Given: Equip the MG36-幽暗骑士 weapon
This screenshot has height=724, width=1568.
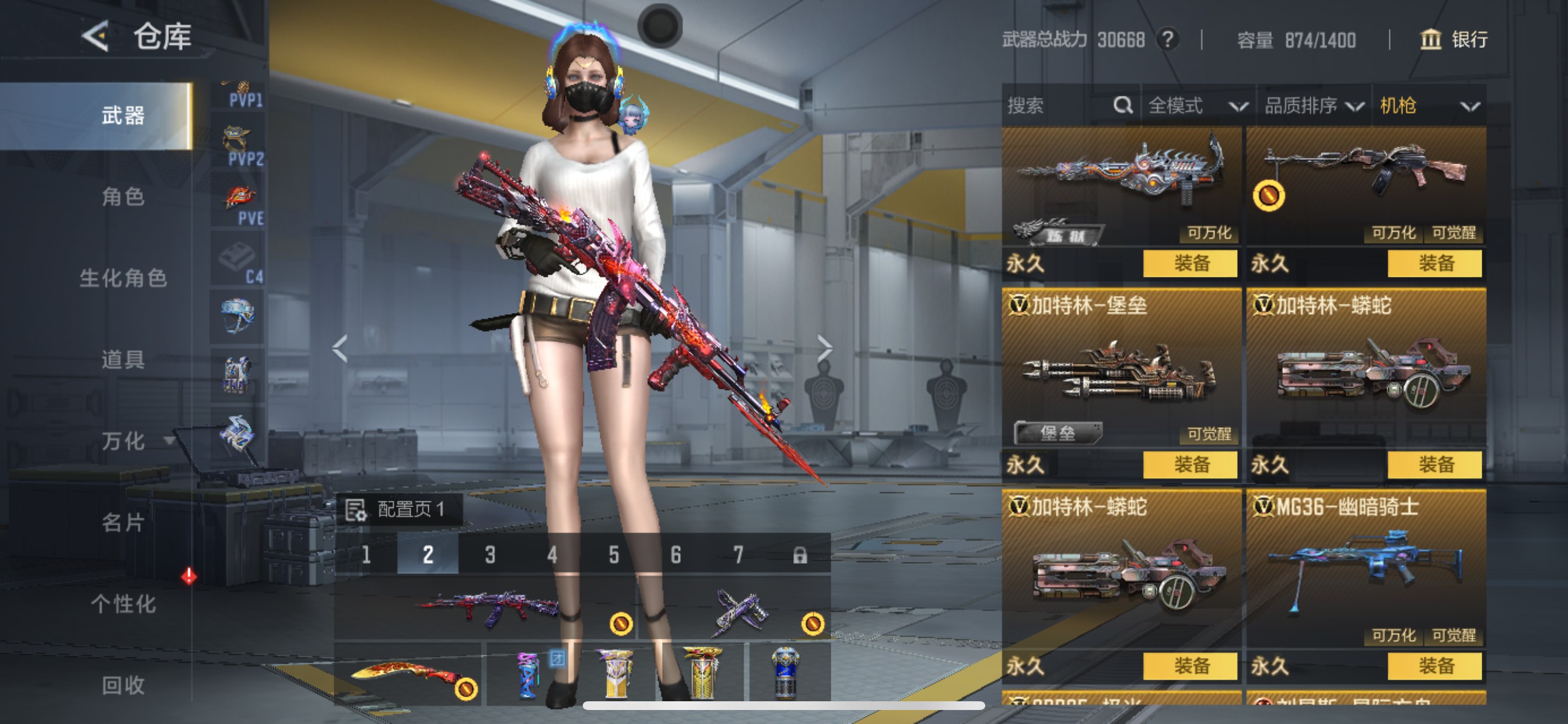Looking at the screenshot, I should coord(1434,666).
